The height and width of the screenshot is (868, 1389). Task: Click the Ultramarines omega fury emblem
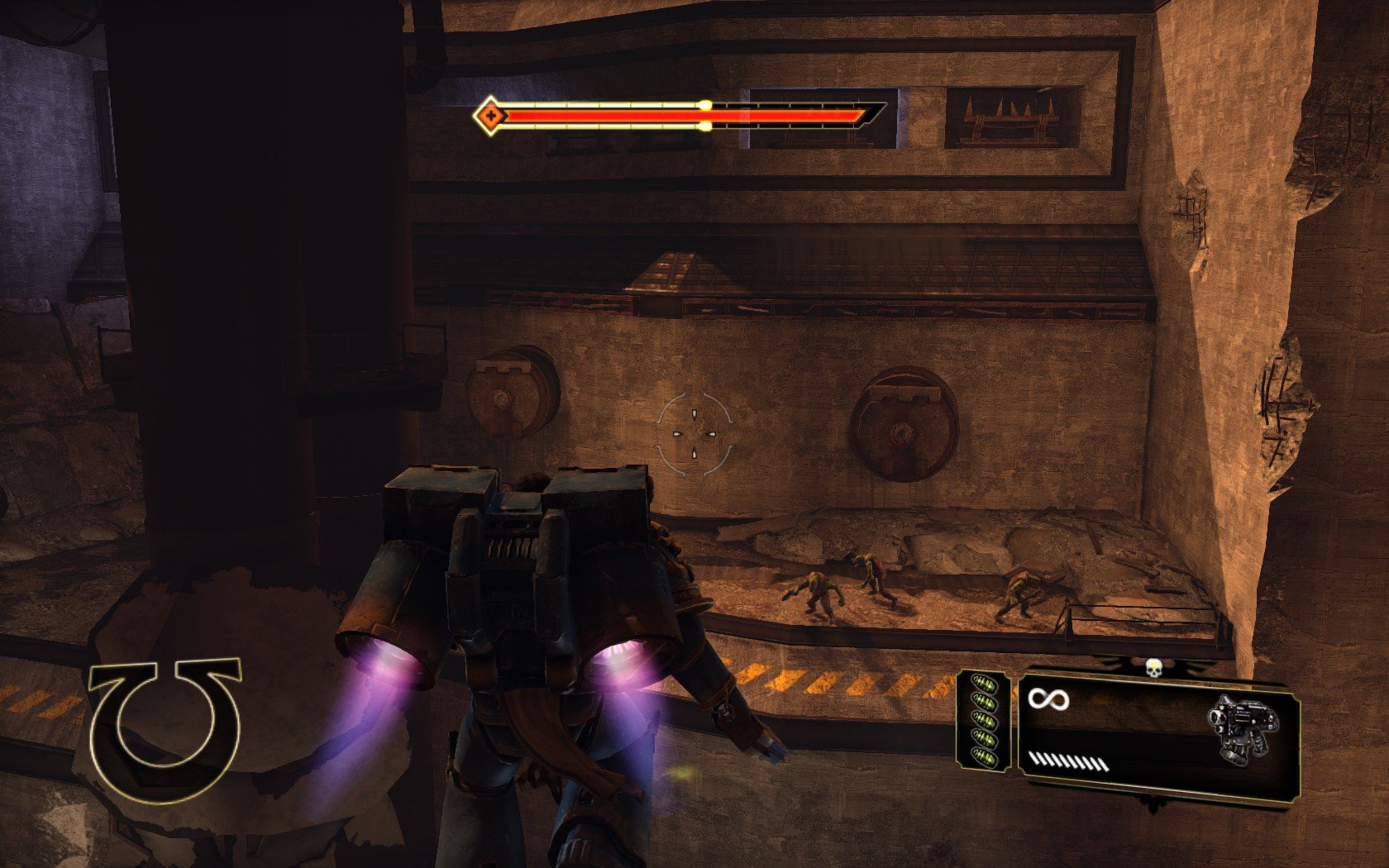pos(165,729)
